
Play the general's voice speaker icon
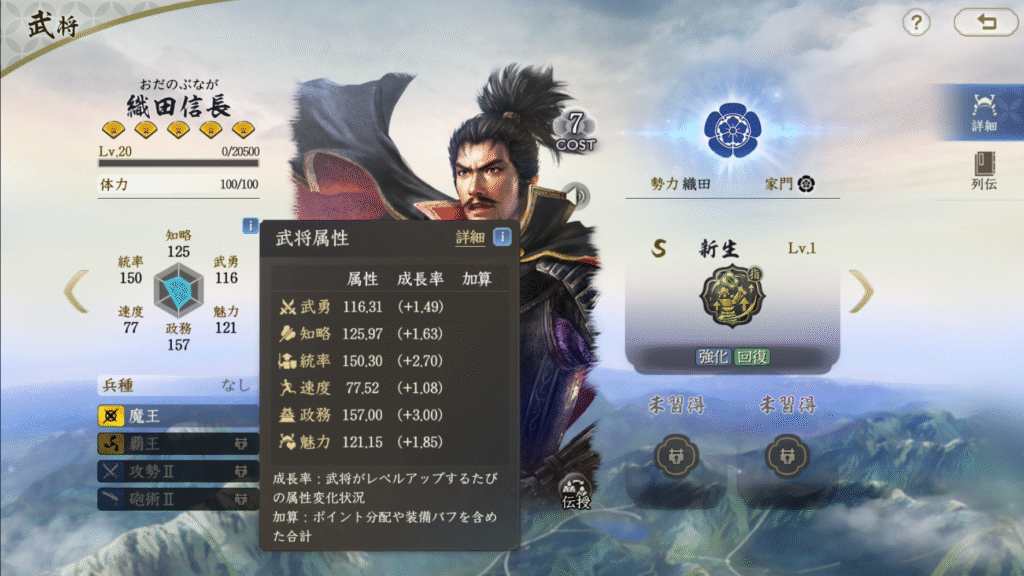pyautogui.click(x=575, y=193)
